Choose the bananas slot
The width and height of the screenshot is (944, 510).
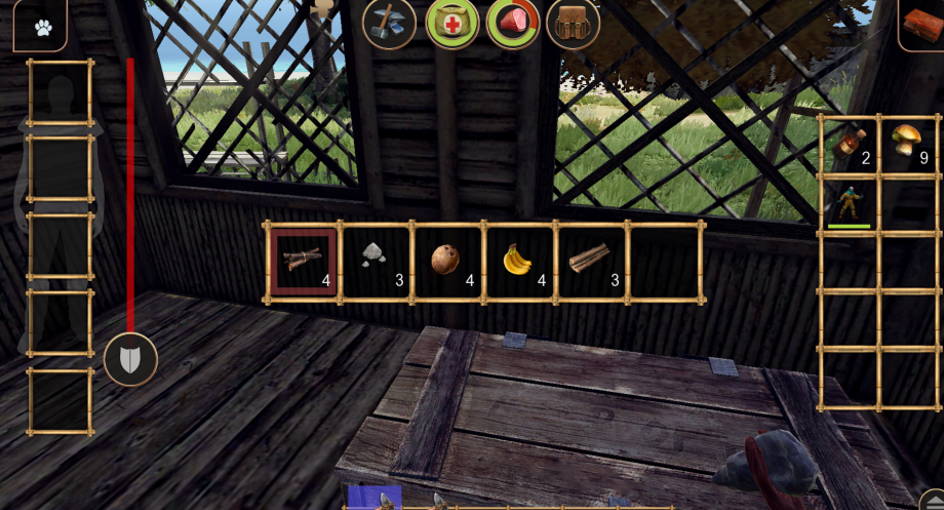[x=518, y=262]
